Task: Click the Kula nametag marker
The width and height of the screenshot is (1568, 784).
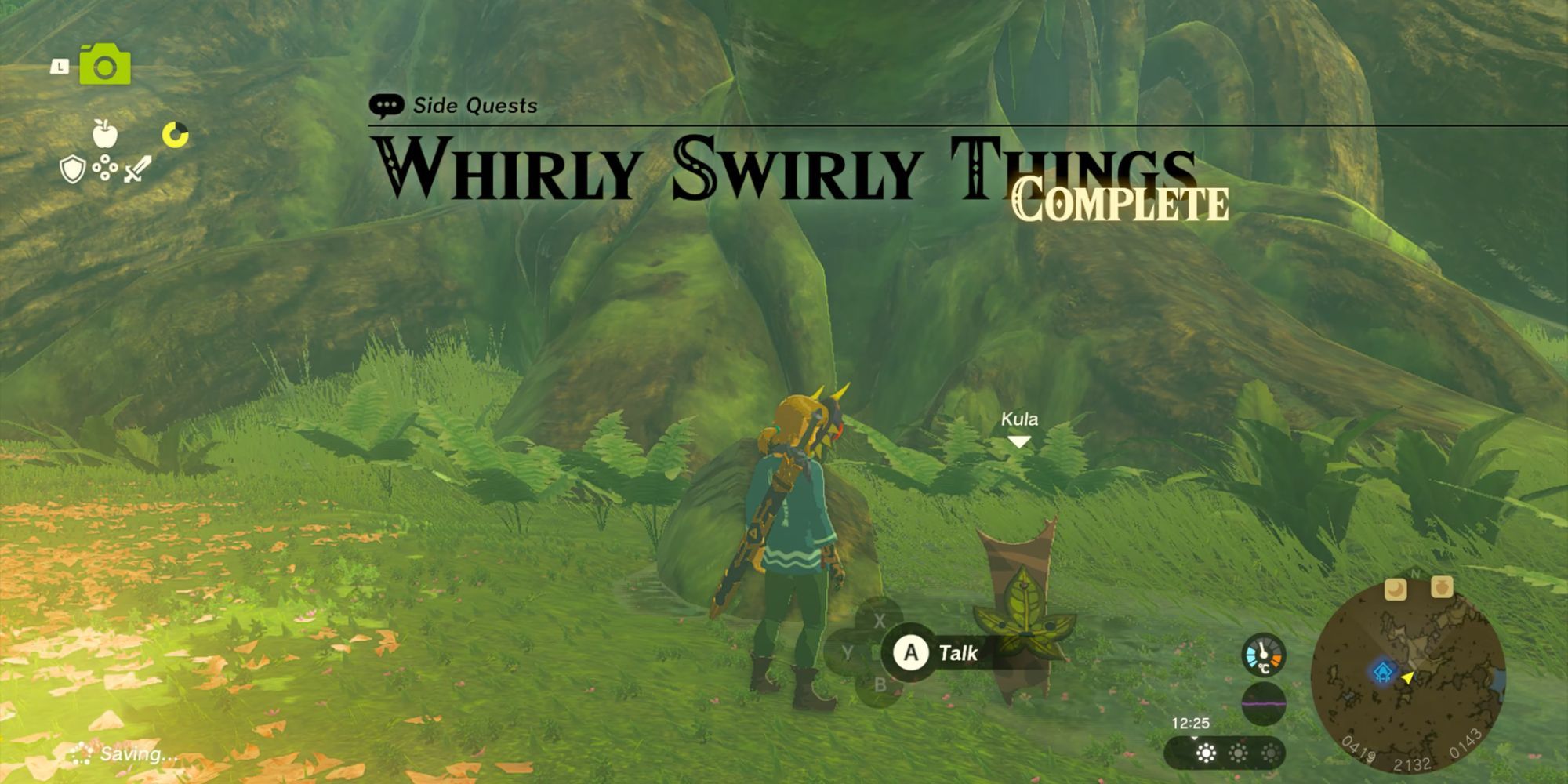Action: (1019, 420)
